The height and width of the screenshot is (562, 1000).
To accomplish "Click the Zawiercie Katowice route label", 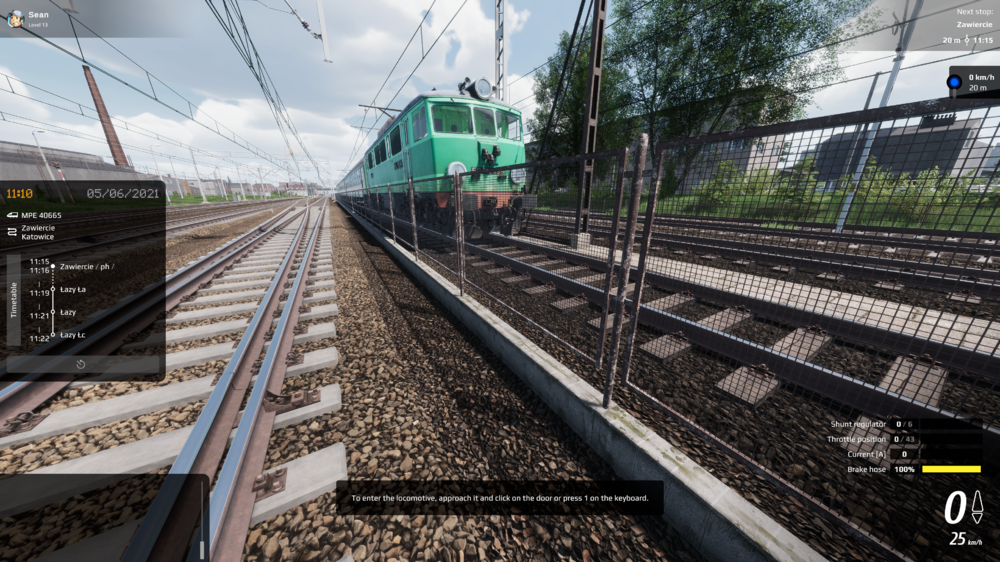I will point(38,233).
